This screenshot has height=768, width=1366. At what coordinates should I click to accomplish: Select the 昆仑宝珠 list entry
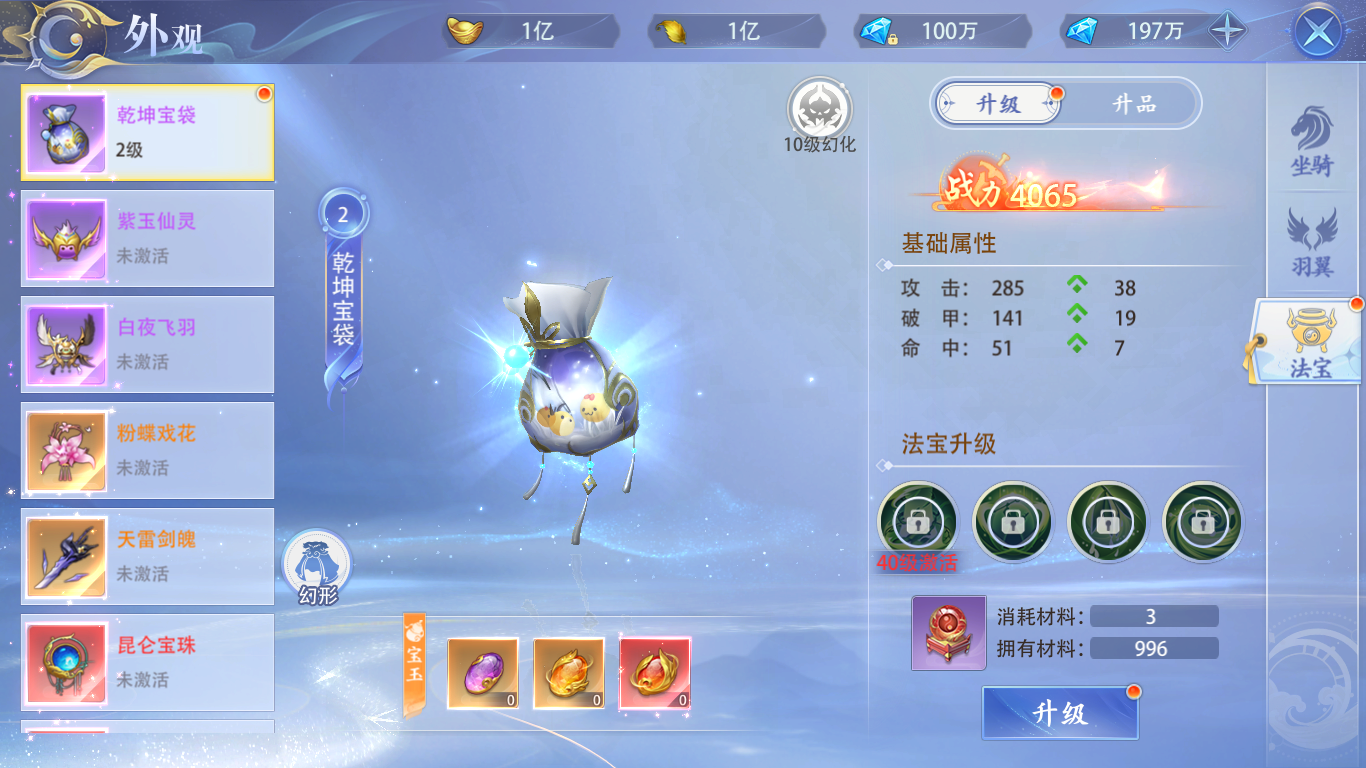click(x=146, y=662)
